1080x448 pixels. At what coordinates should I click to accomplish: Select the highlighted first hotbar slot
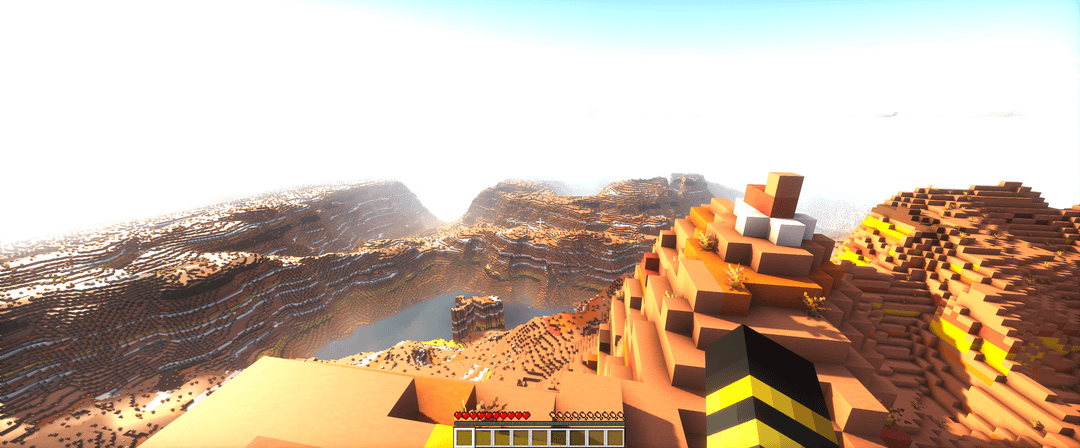464,437
